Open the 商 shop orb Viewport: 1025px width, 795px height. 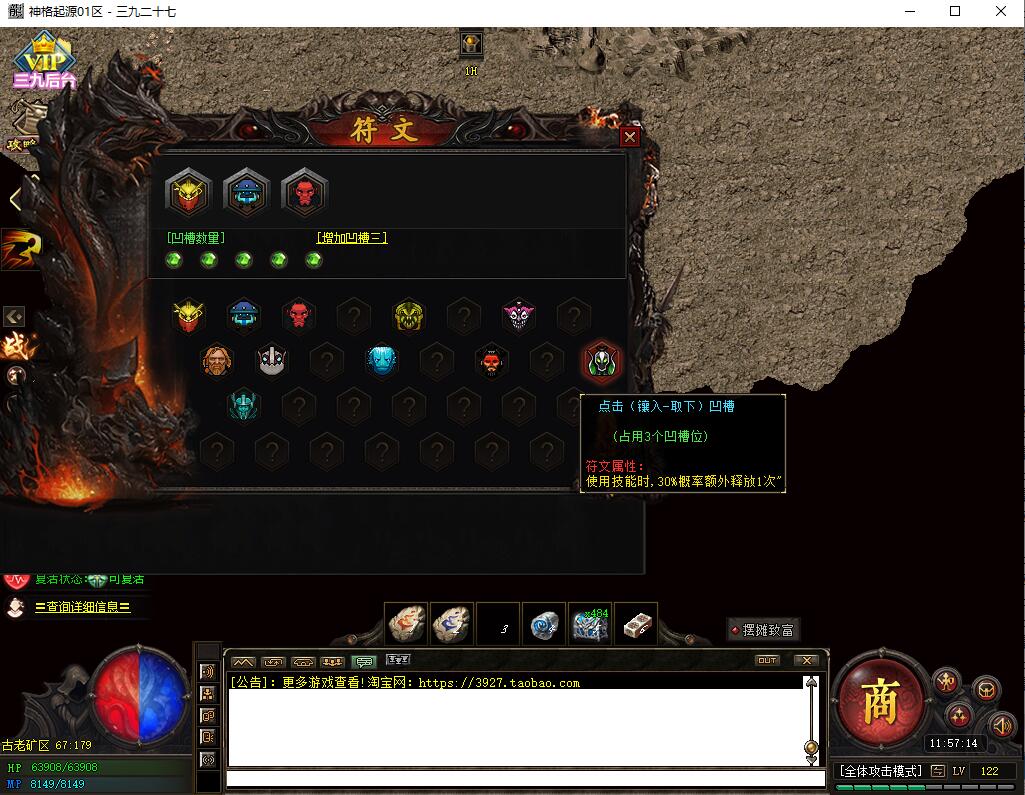click(878, 703)
